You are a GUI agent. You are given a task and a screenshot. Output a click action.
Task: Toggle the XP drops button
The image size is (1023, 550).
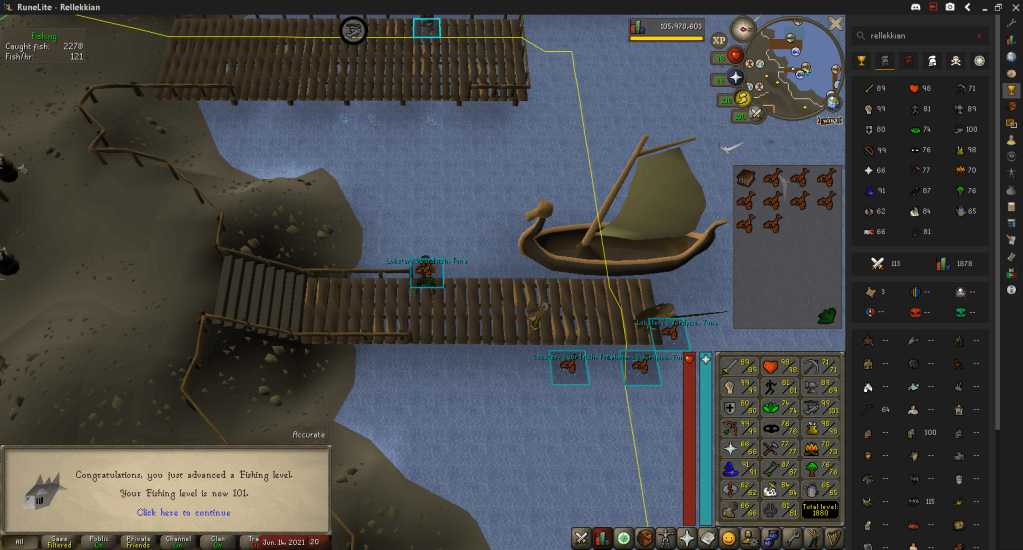(x=719, y=41)
